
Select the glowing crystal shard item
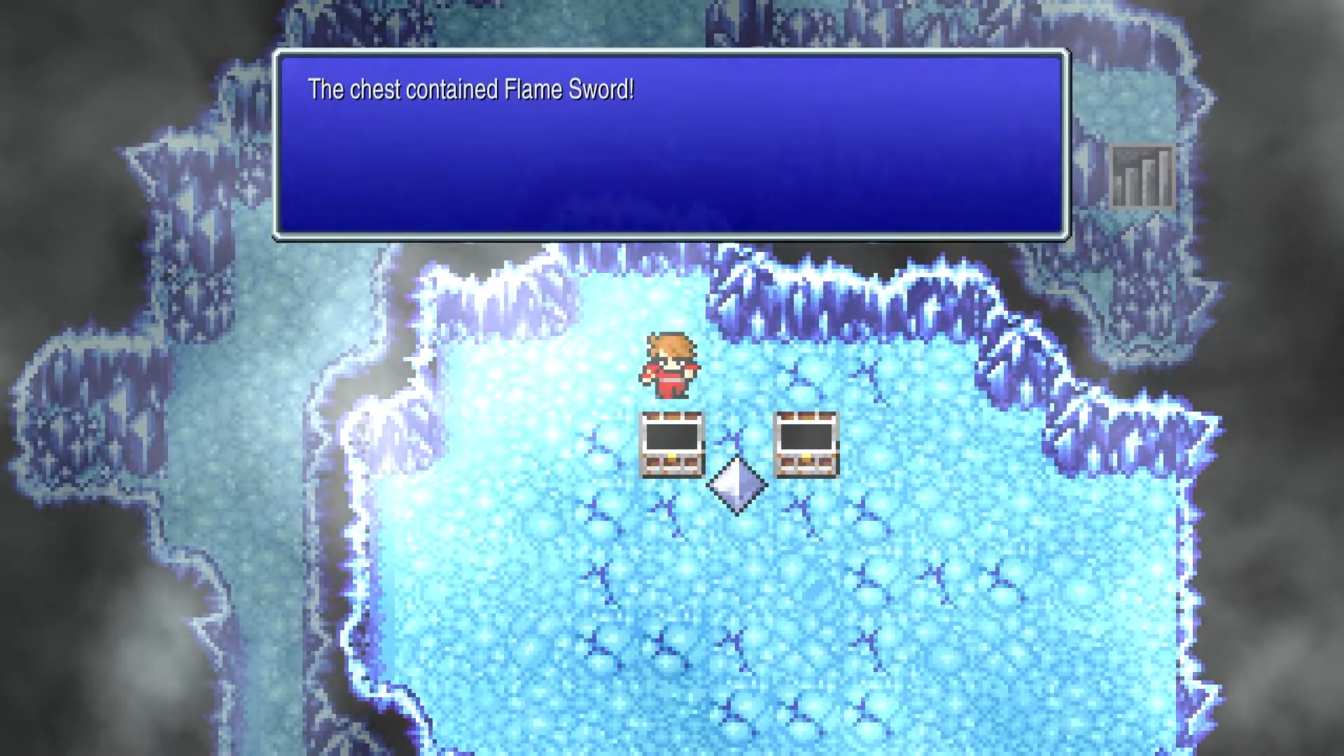pyautogui.click(x=739, y=487)
